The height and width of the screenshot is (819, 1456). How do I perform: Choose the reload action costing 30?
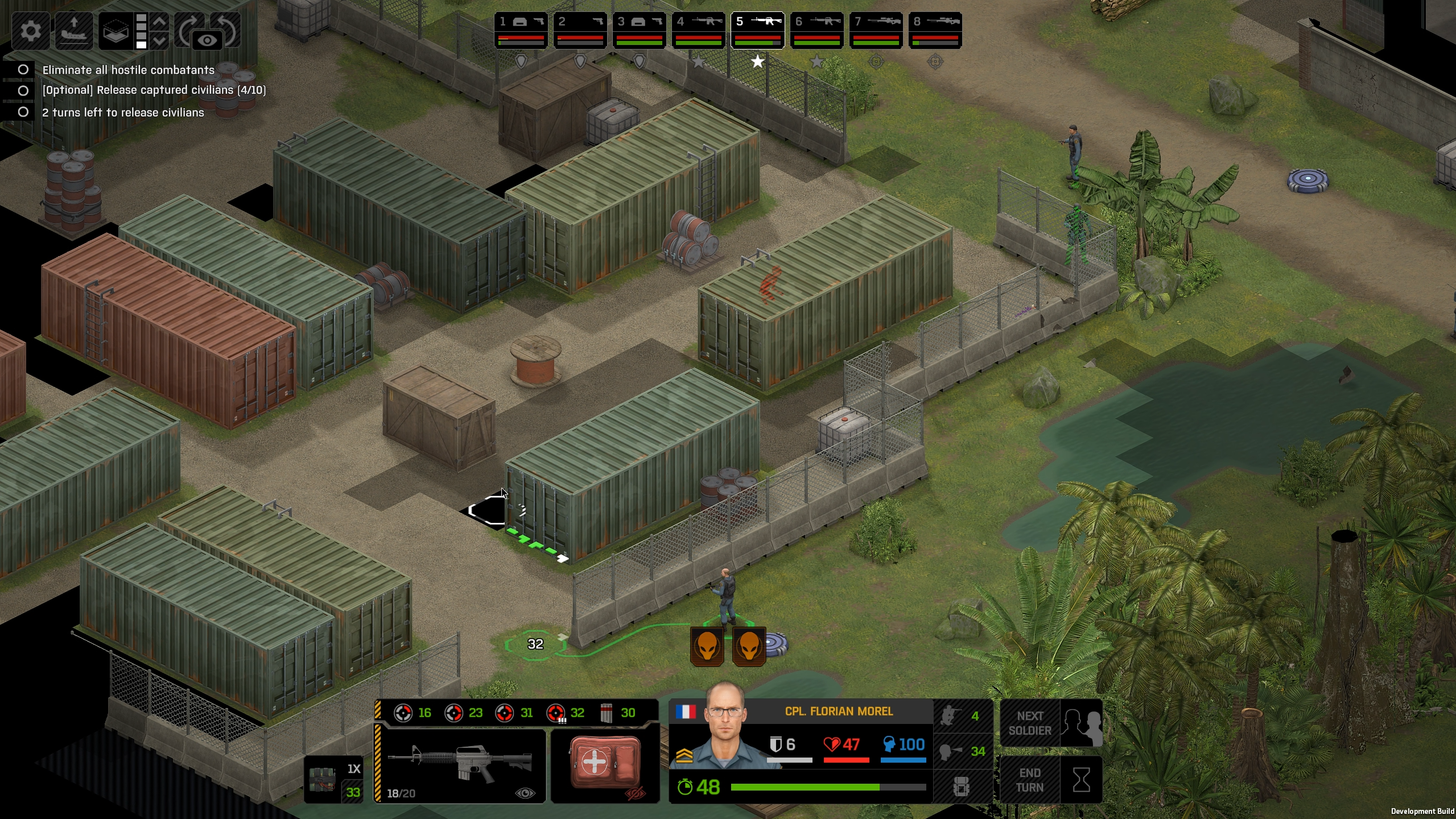click(618, 713)
